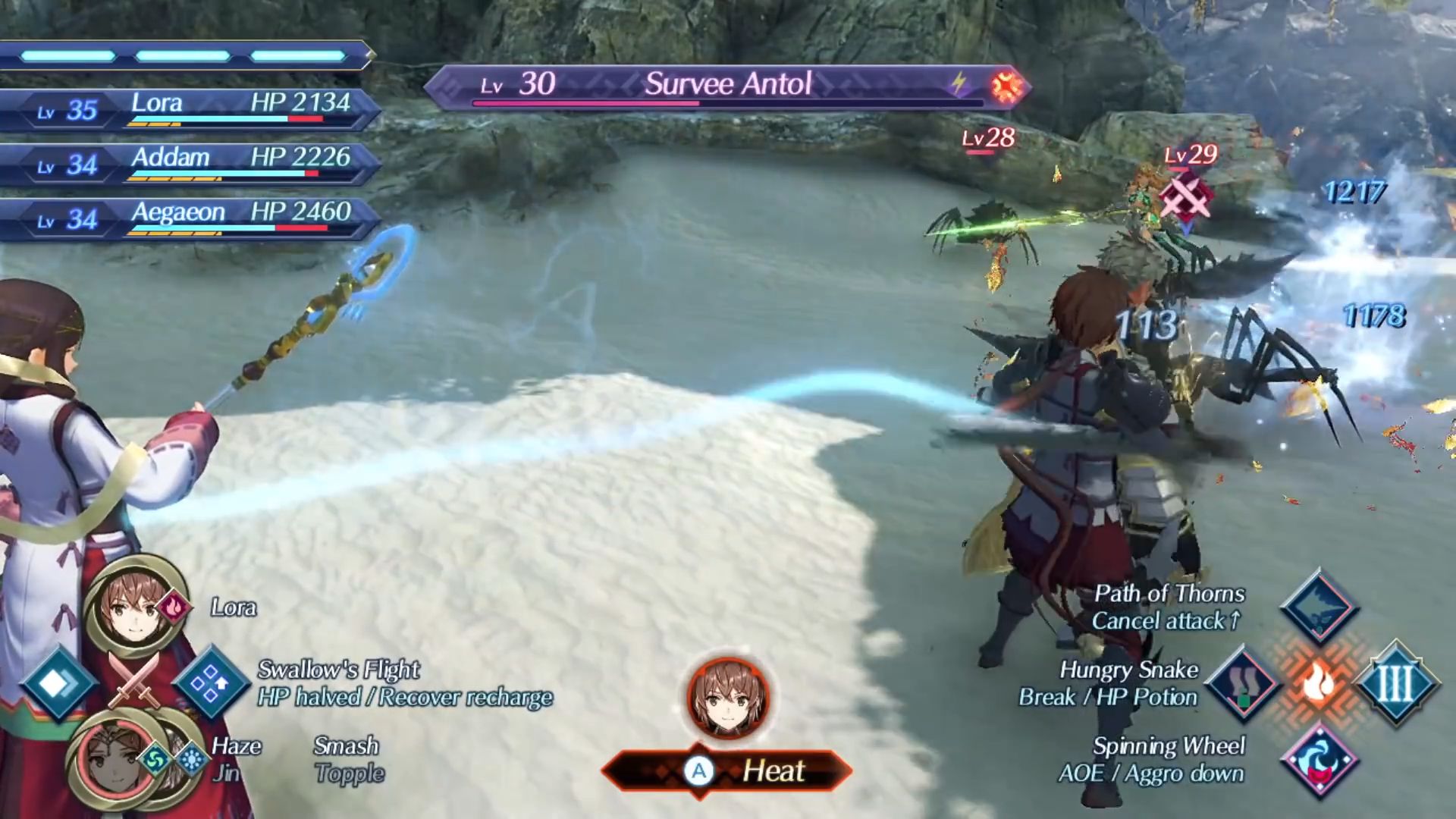The width and height of the screenshot is (1456, 819).
Task: Select Addam's party status row
Action: (x=190, y=164)
